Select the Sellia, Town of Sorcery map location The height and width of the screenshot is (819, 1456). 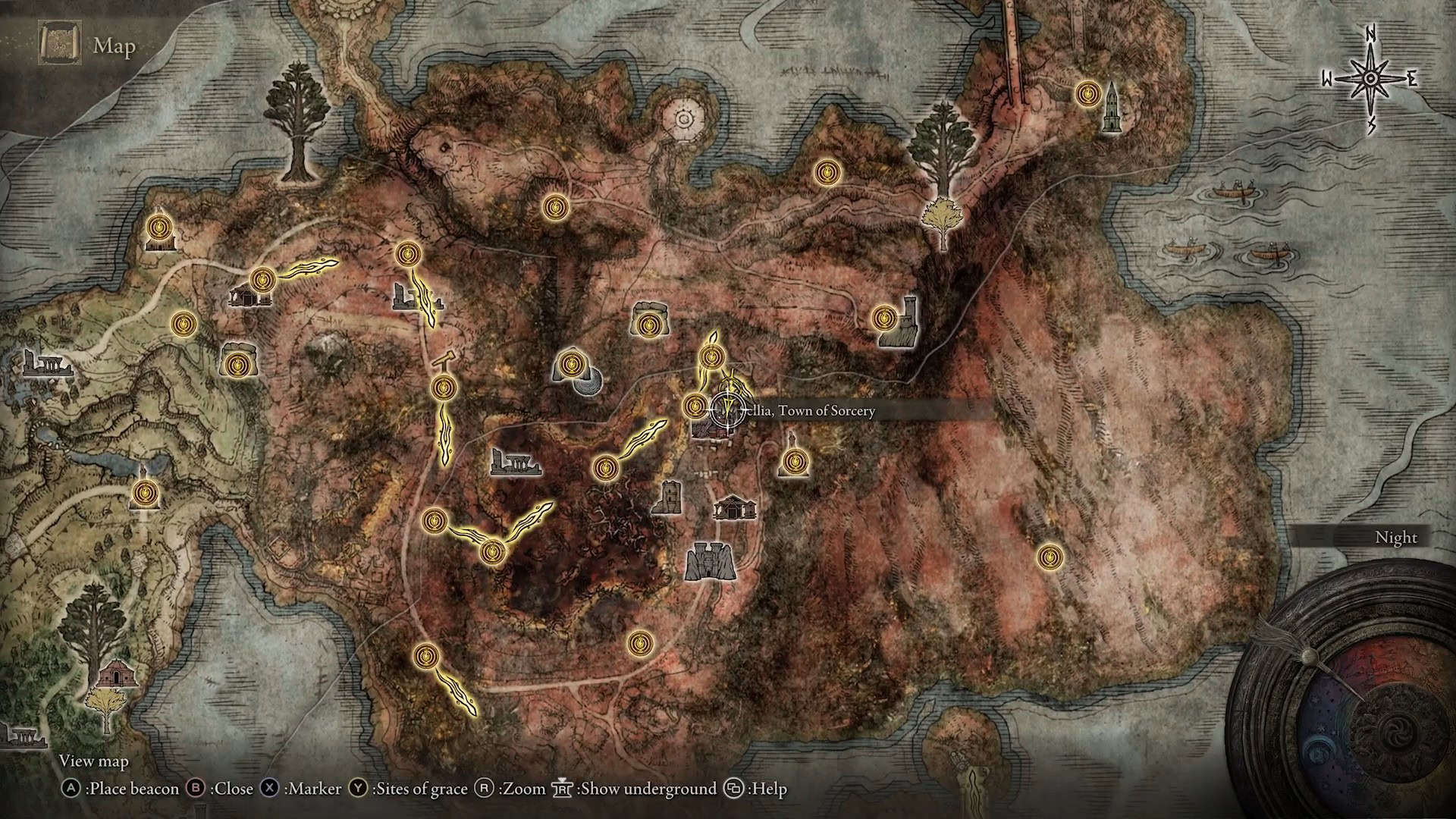726,410
